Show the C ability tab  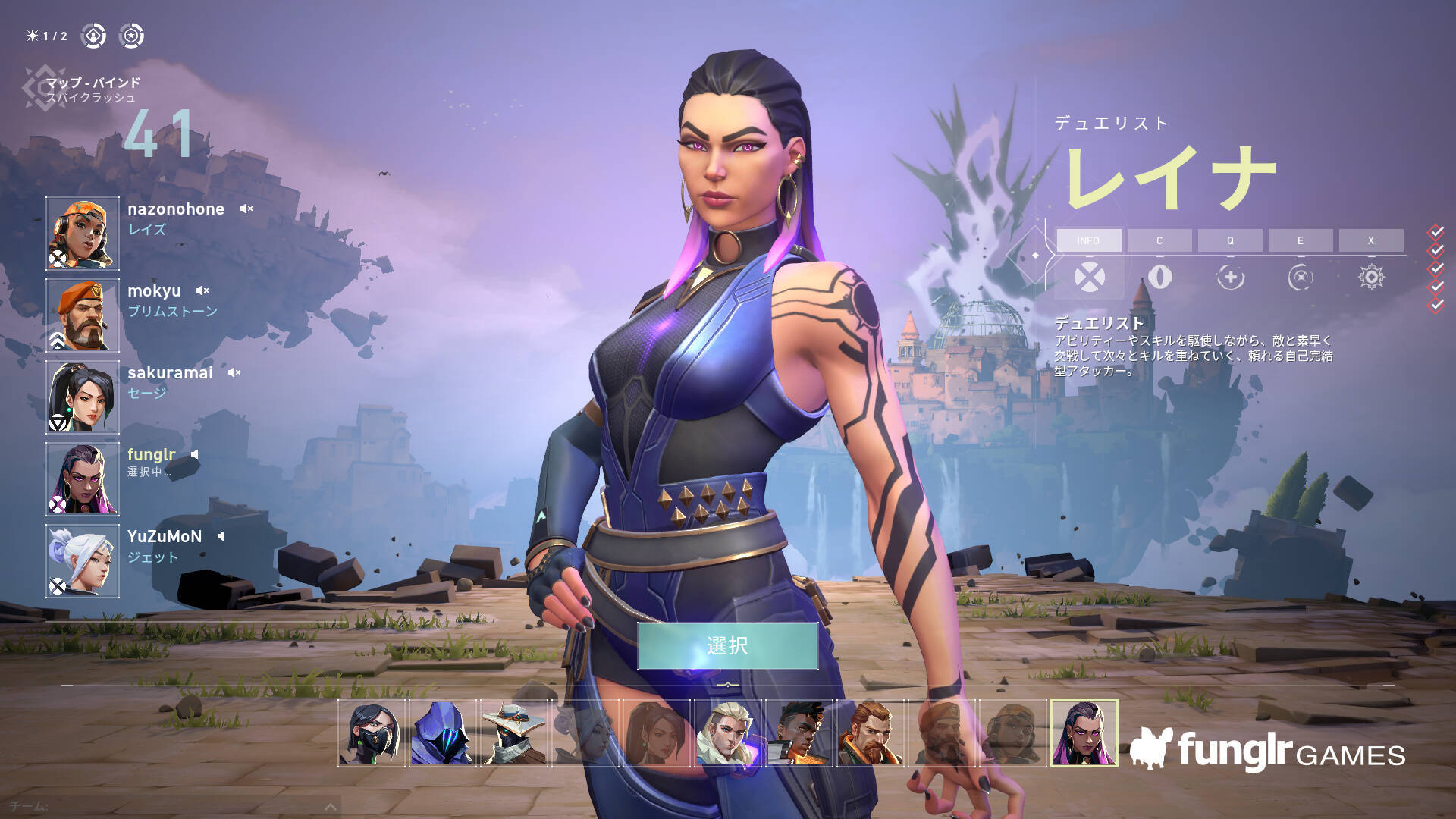[1159, 240]
